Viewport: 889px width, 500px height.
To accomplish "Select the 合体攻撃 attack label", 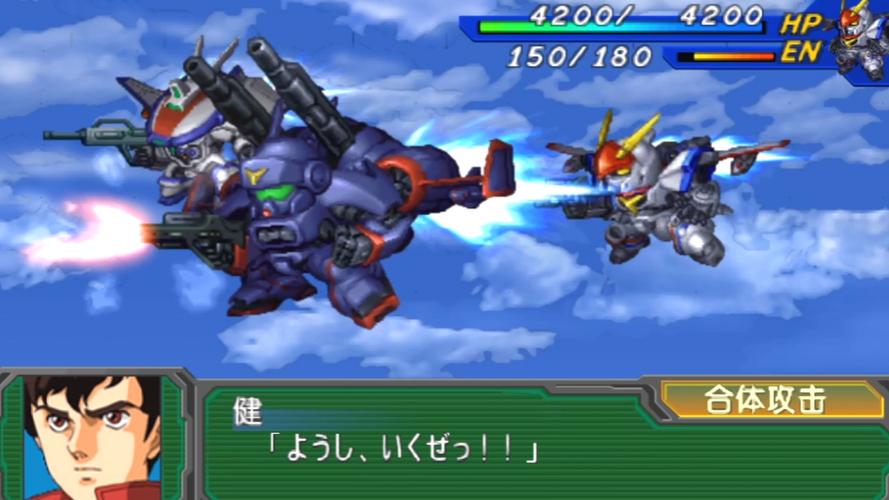I will [764, 401].
